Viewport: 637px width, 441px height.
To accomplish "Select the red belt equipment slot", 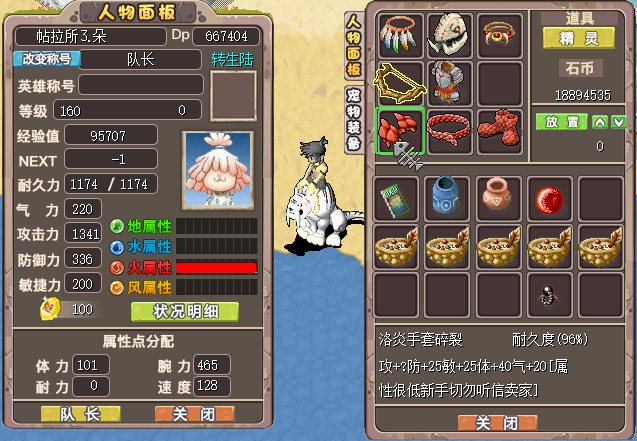I will (449, 131).
